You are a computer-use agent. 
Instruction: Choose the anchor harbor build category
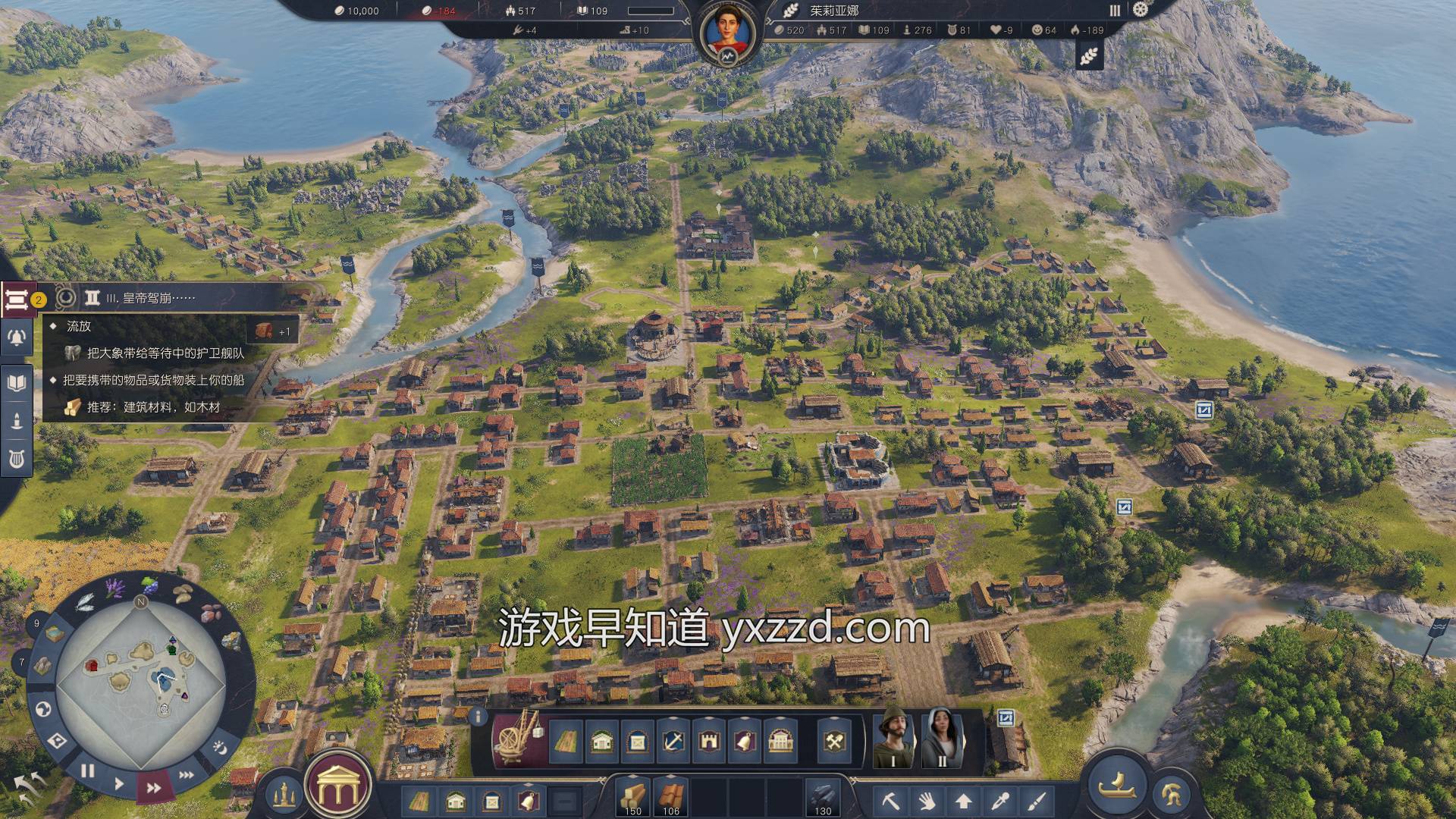point(673,741)
